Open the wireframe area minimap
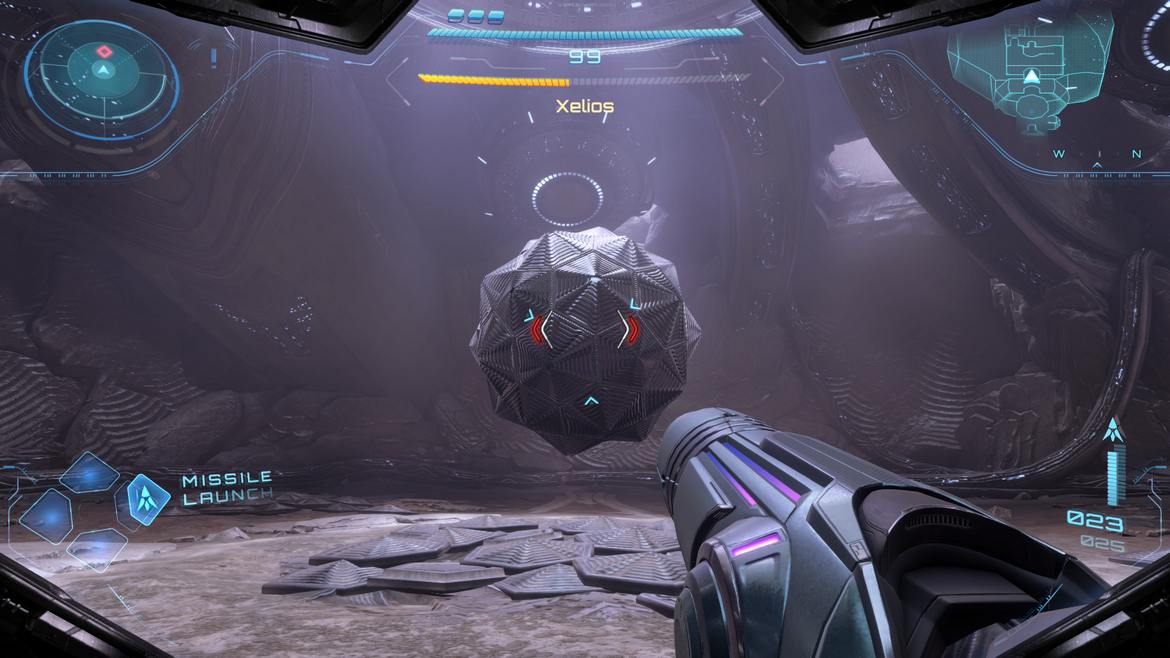Screen dimensions: 1170x658 [x=1030, y=70]
